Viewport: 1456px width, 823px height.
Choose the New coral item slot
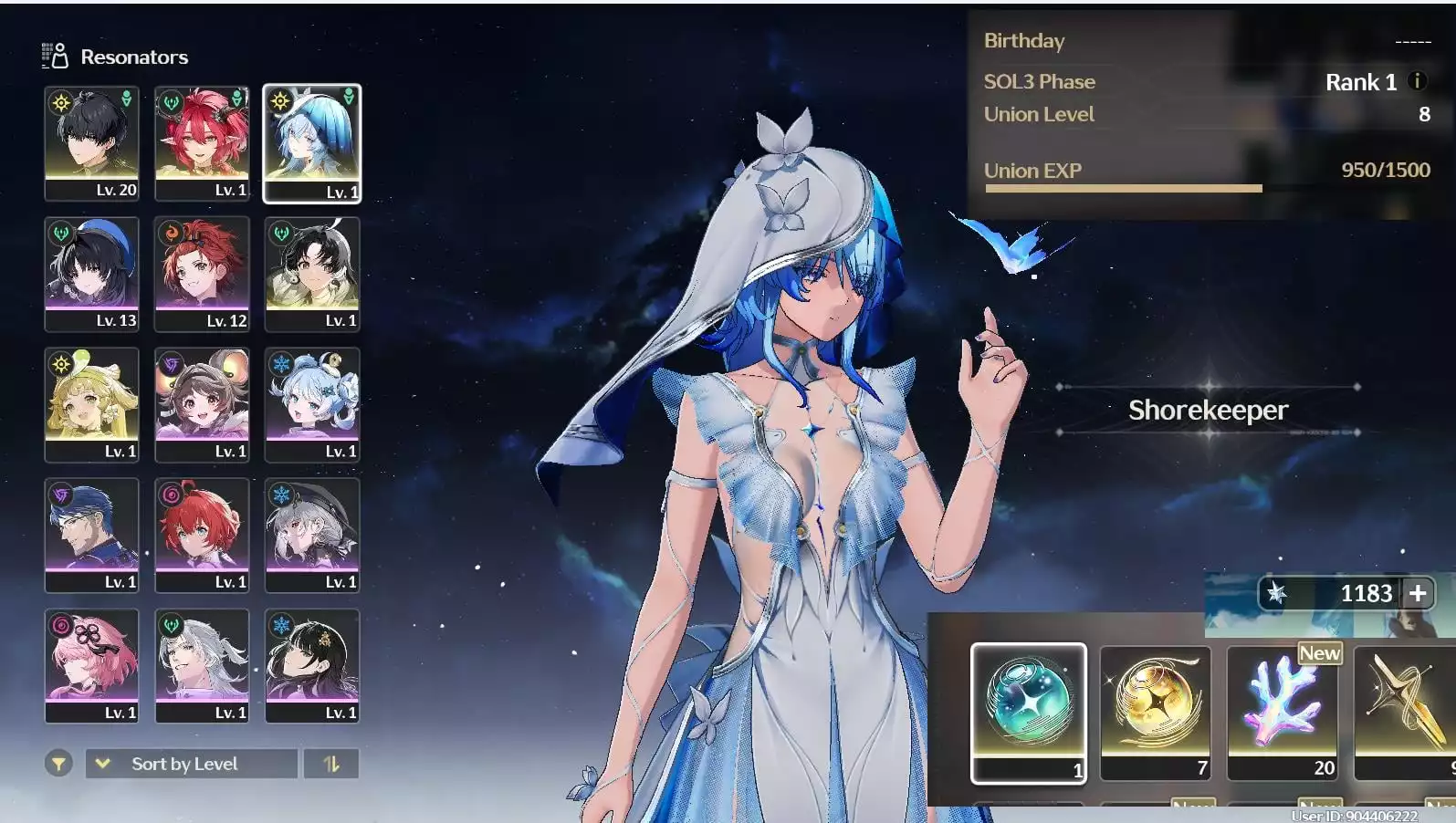[1282, 712]
